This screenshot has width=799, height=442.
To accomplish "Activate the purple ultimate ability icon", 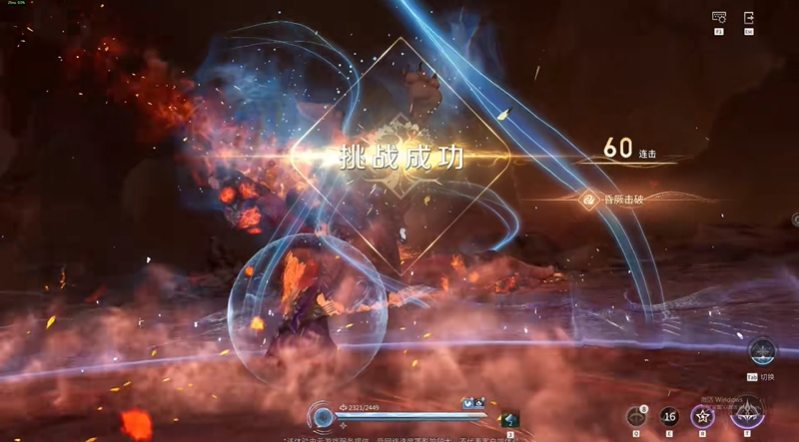I will 746,412.
